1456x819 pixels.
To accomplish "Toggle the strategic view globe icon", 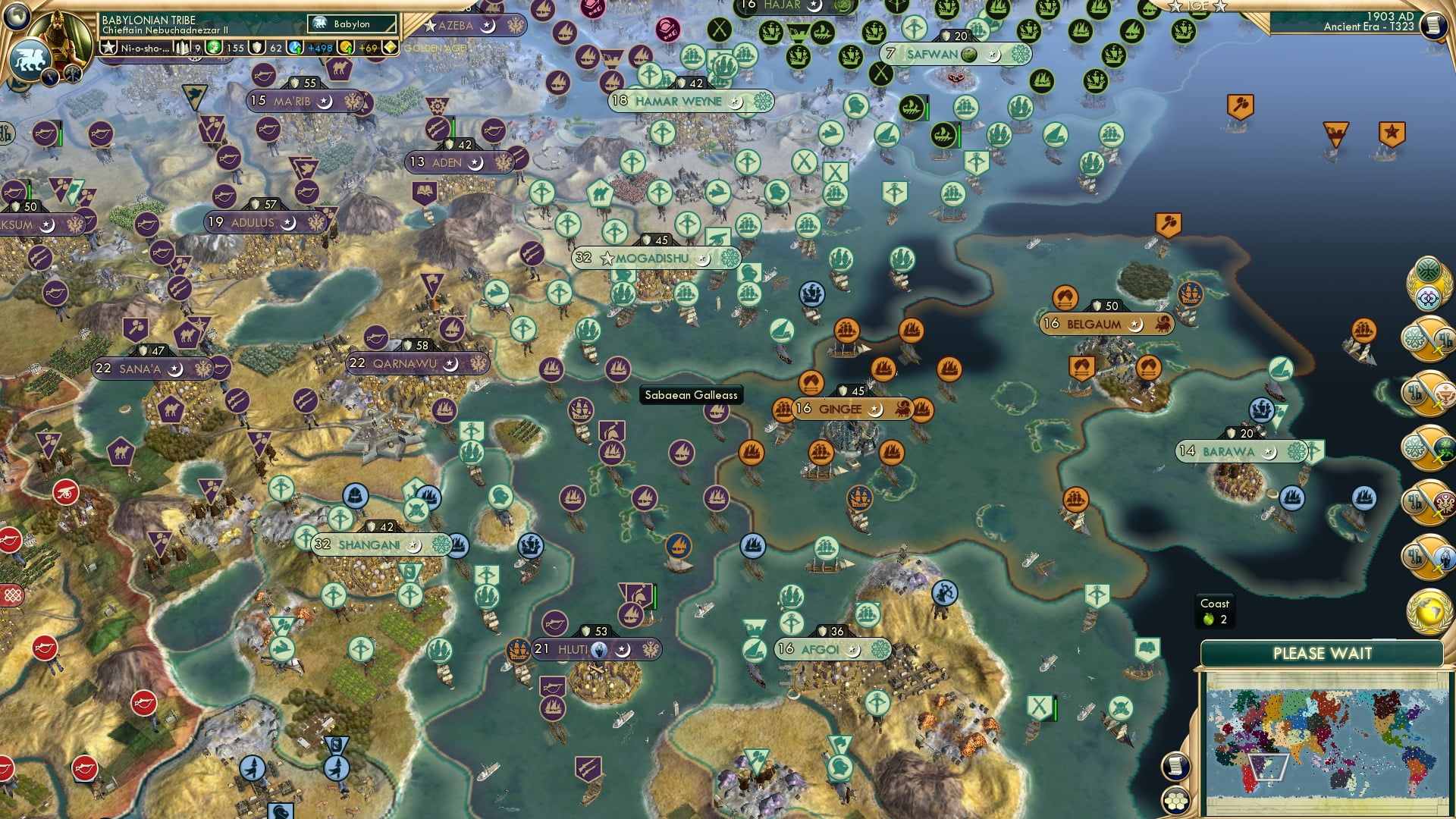I will tap(17, 17).
